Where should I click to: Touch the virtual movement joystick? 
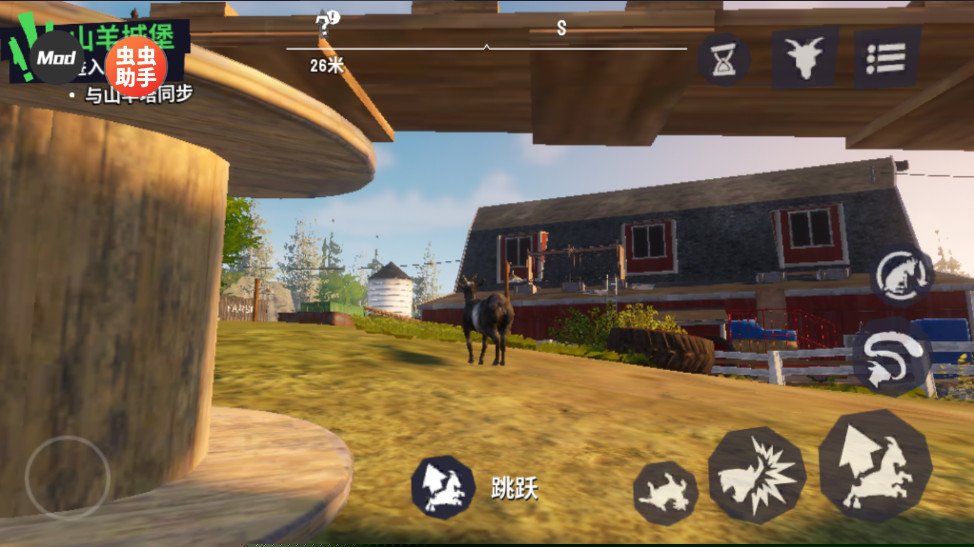pyautogui.click(x=67, y=476)
